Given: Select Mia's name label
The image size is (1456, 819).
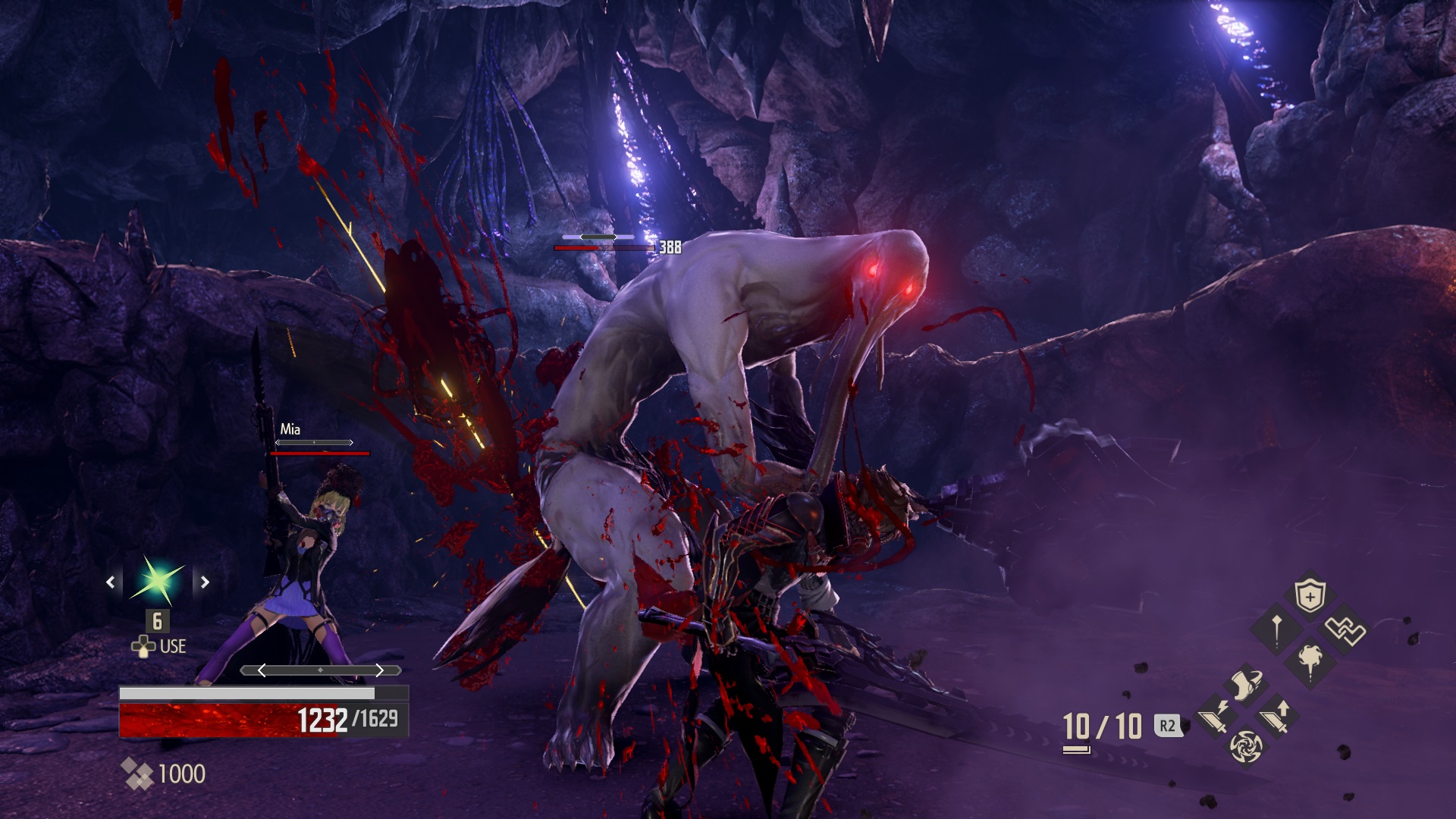Looking at the screenshot, I should (290, 428).
